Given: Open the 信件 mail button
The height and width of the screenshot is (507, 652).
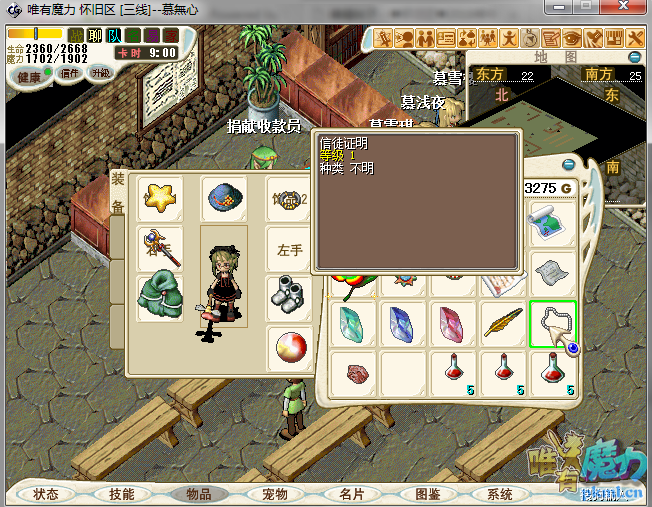Looking at the screenshot, I should [x=70, y=73].
